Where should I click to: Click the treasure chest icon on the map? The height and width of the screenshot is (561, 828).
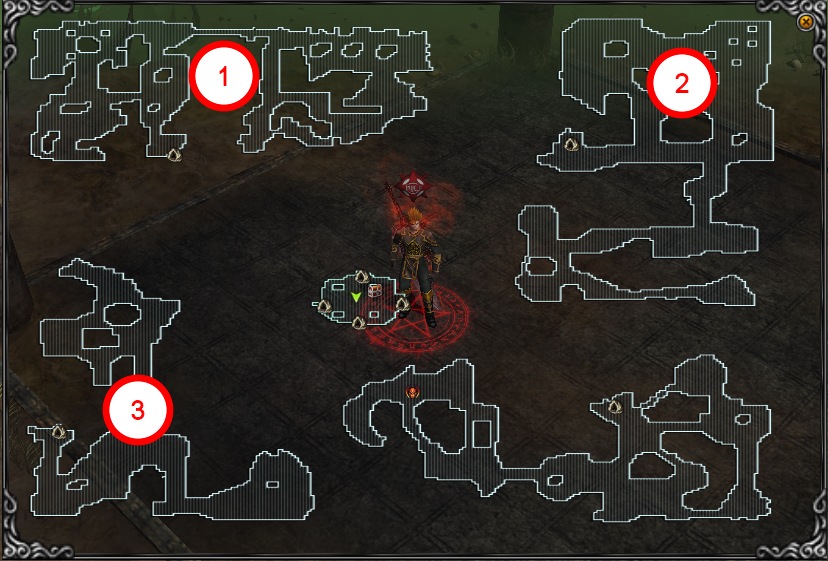coord(374,291)
